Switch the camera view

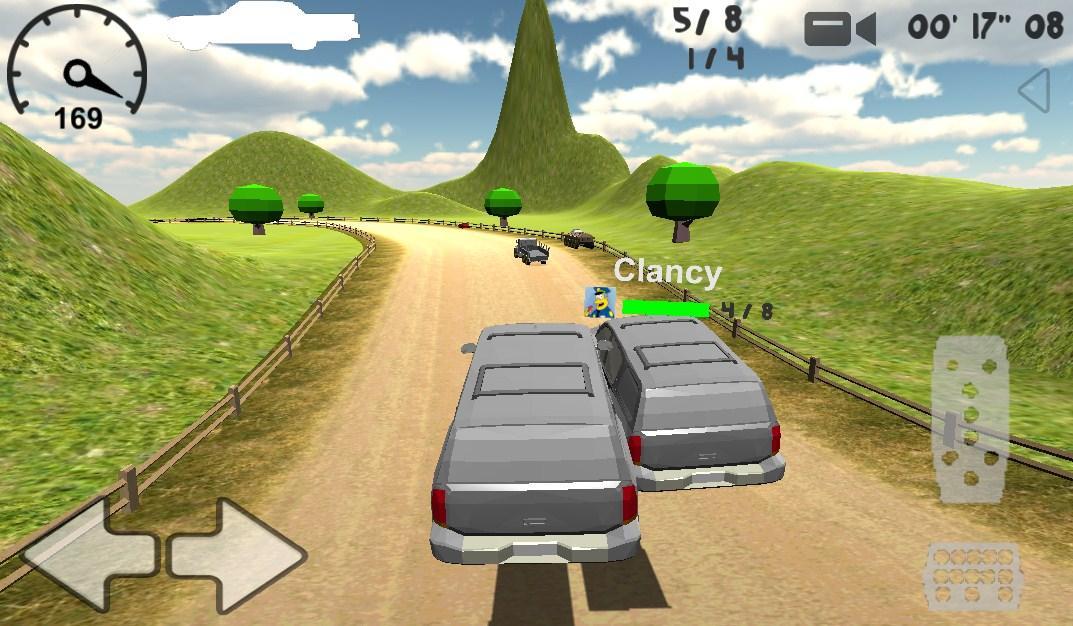839,29
